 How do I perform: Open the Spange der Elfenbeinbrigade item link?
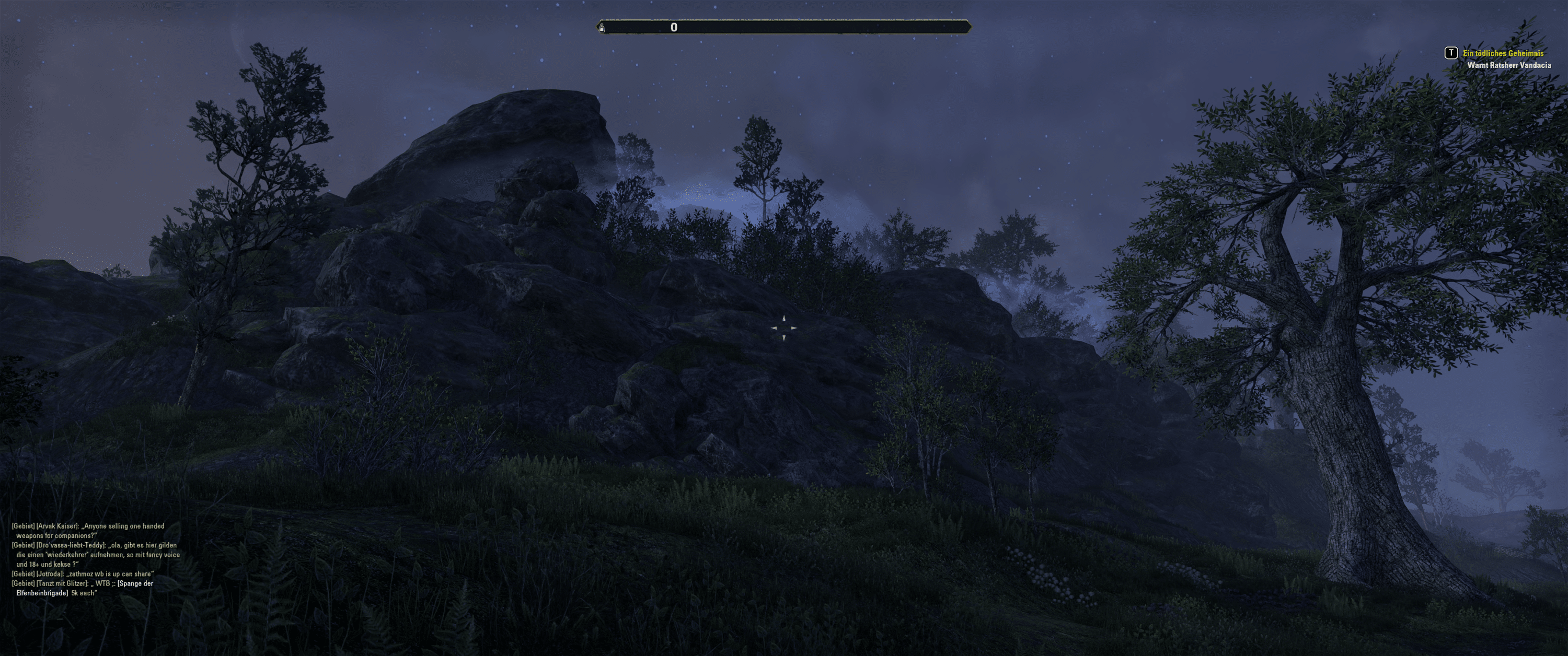point(135,583)
